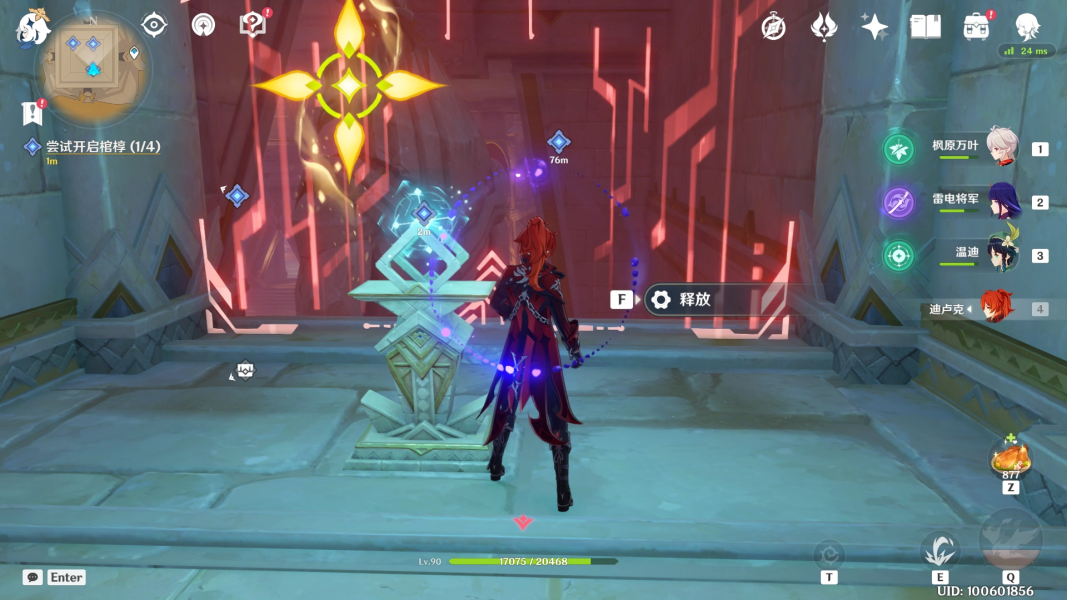This screenshot has height=600, width=1067.
Task: Open the Paimon main menu
Action: (x=31, y=28)
